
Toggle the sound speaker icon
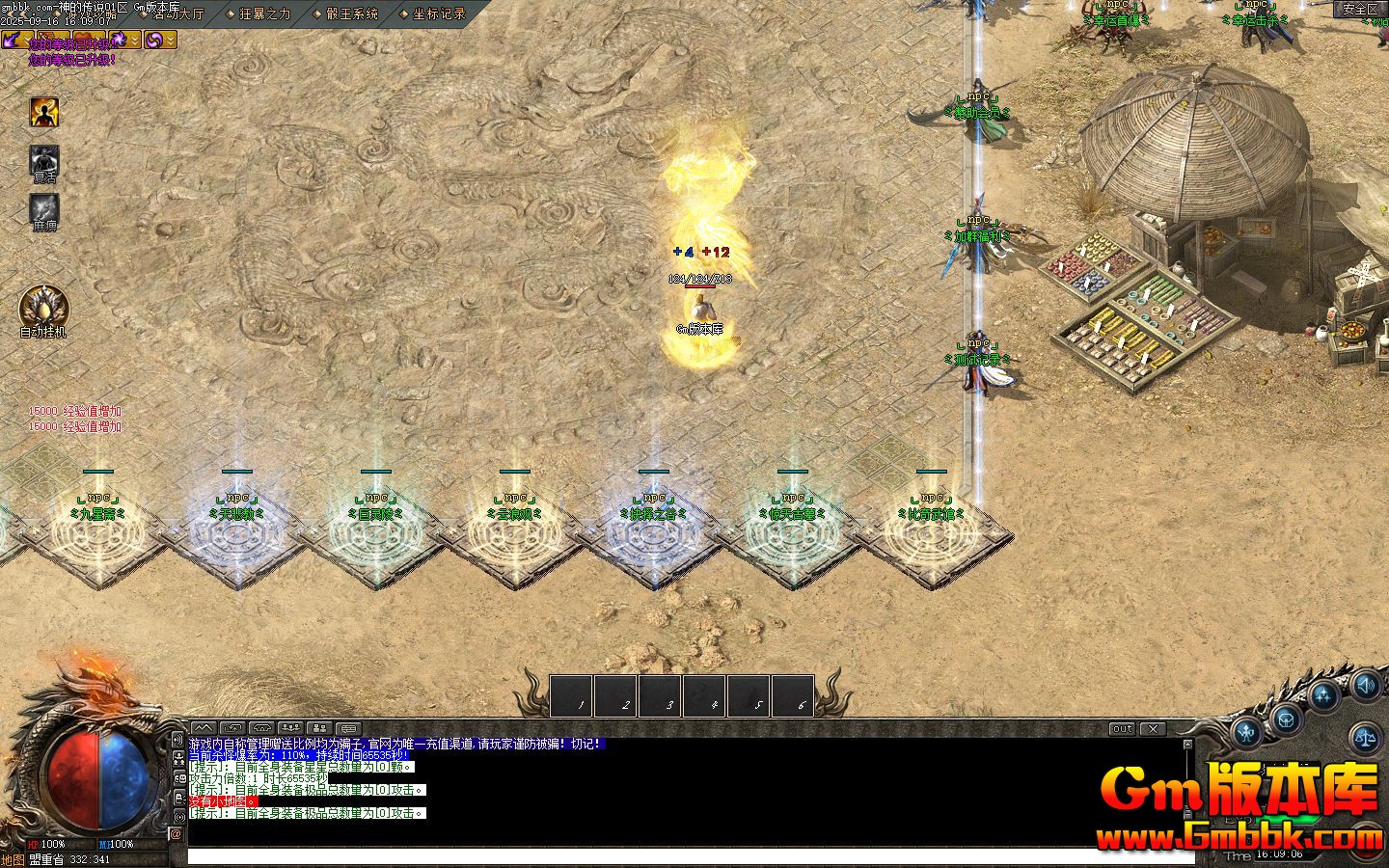1365,686
